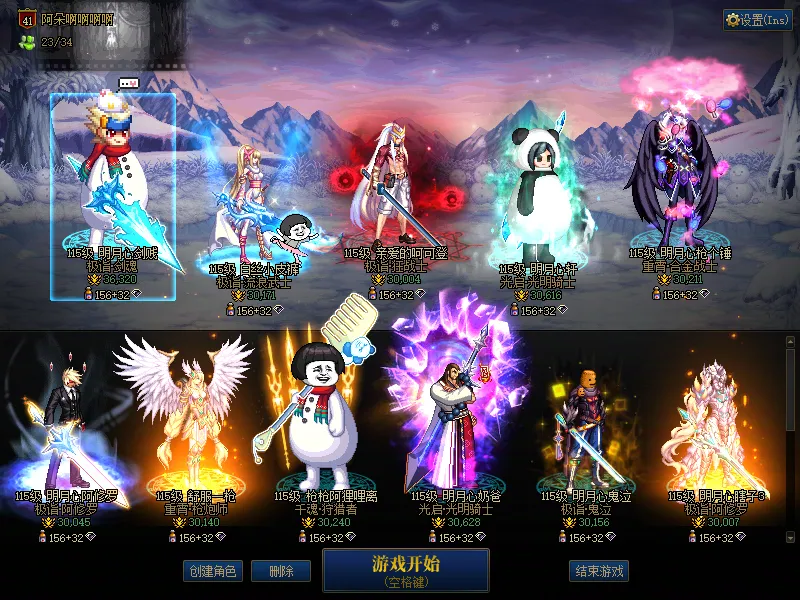The image size is (800, 600).
Task: Click the 创建角色 create character button
Action: [x=212, y=571]
